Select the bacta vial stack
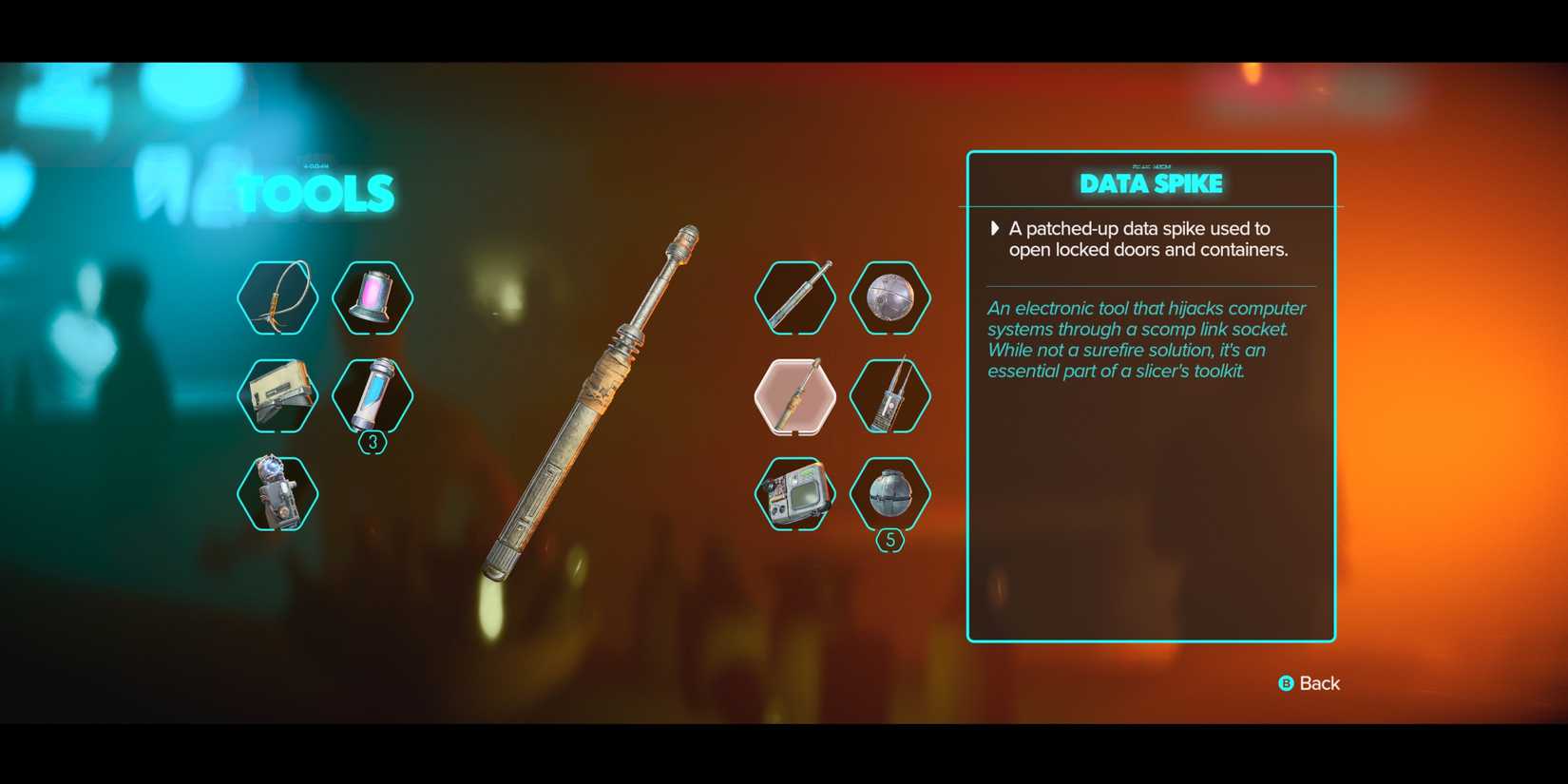The height and width of the screenshot is (784, 1568). tap(373, 395)
